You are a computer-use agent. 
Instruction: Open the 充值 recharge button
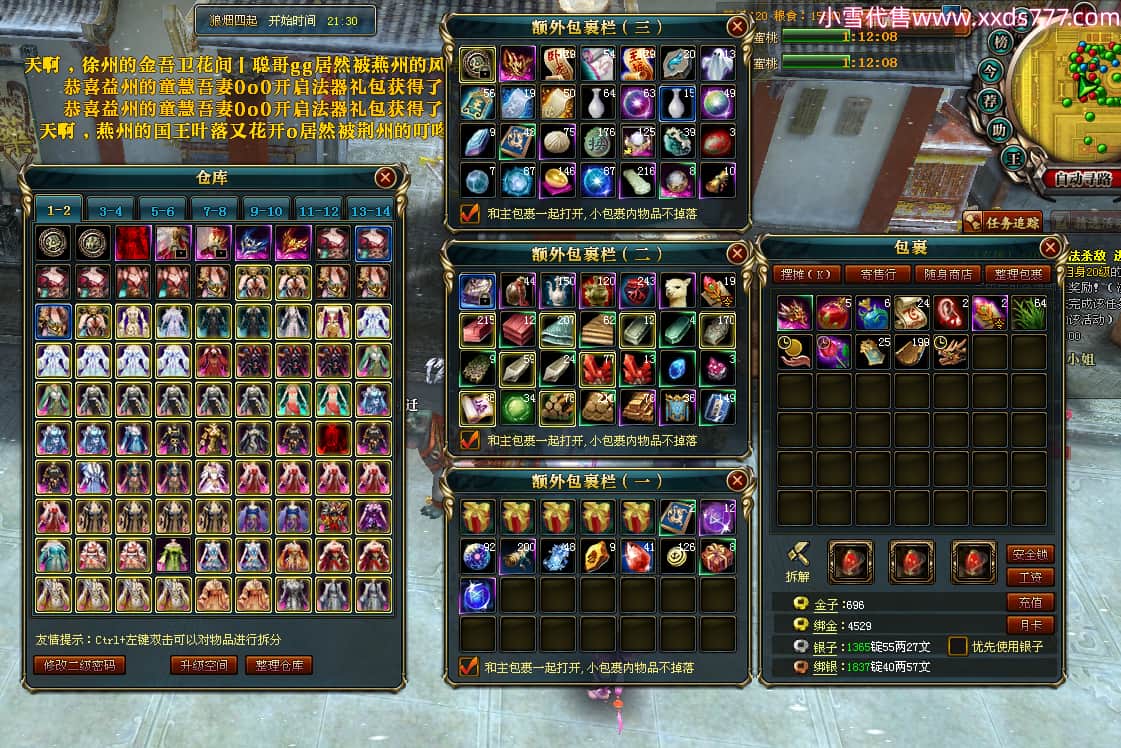click(1030, 602)
